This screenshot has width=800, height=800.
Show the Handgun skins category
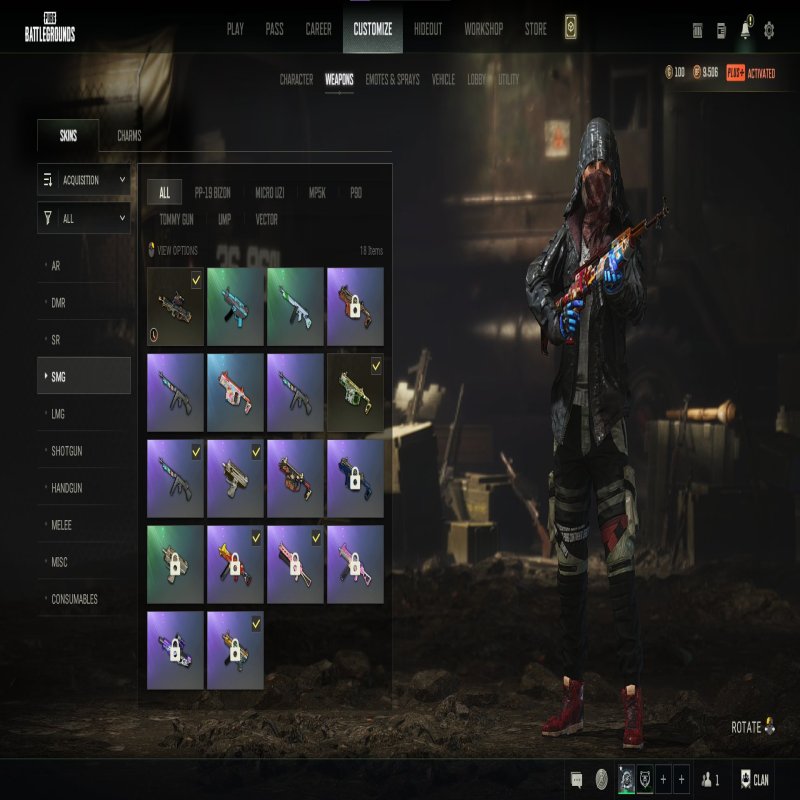[x=67, y=488]
